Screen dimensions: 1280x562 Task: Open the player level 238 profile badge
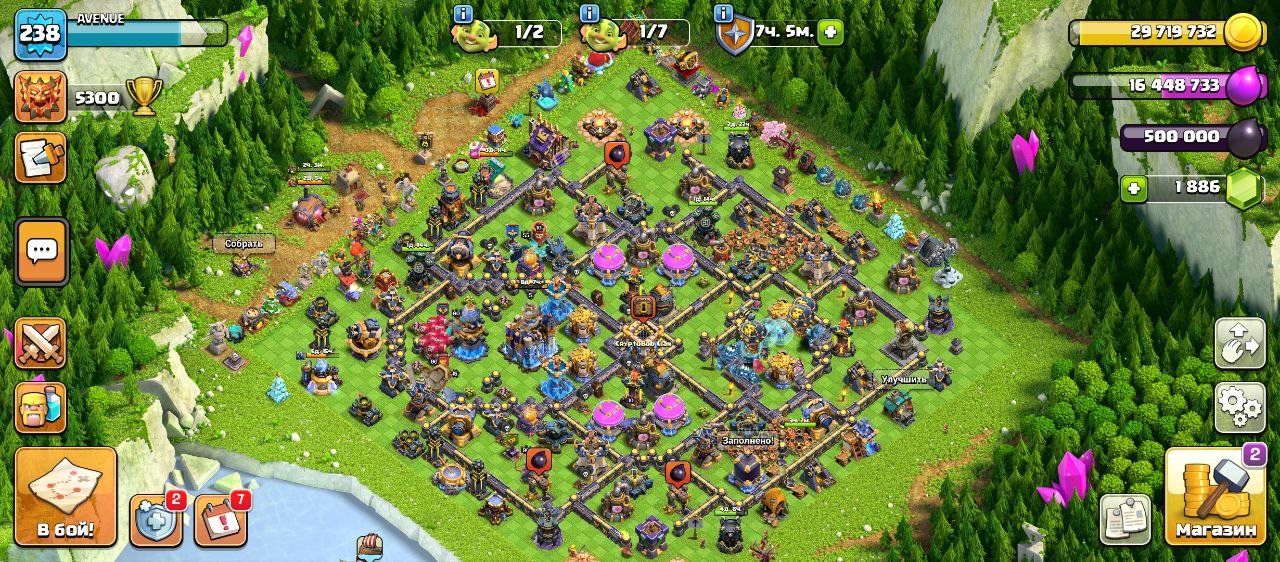click(x=40, y=33)
